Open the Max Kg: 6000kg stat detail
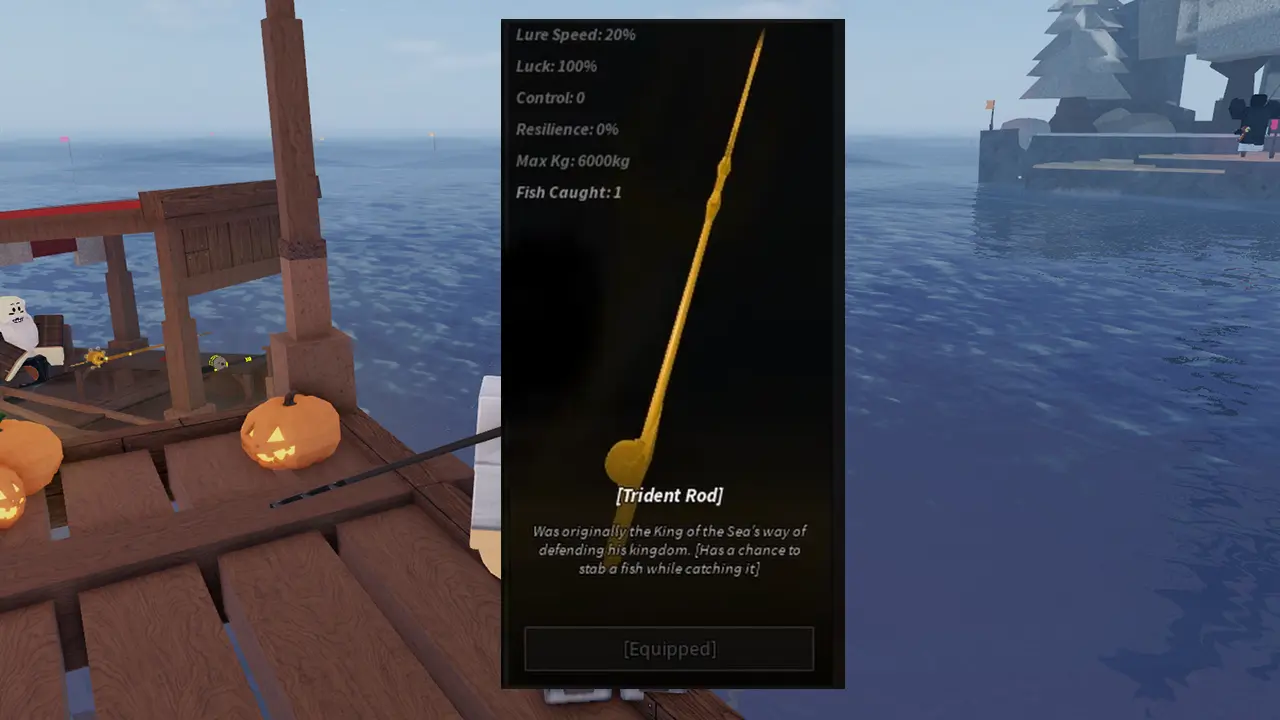 pos(572,161)
